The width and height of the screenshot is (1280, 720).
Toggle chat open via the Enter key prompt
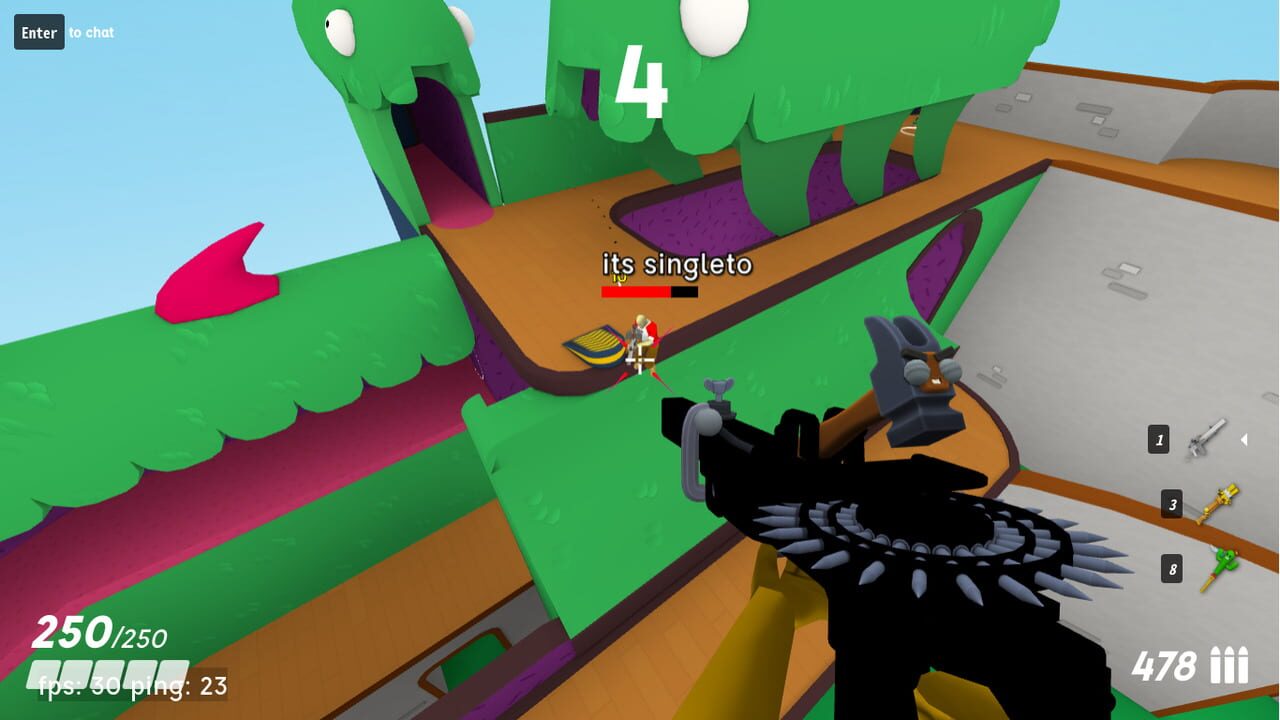[x=38, y=31]
